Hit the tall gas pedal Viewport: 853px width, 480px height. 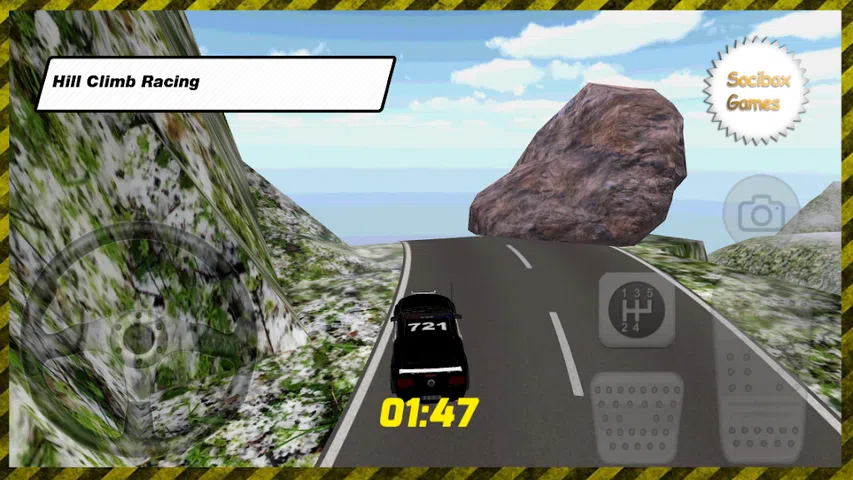tap(761, 385)
